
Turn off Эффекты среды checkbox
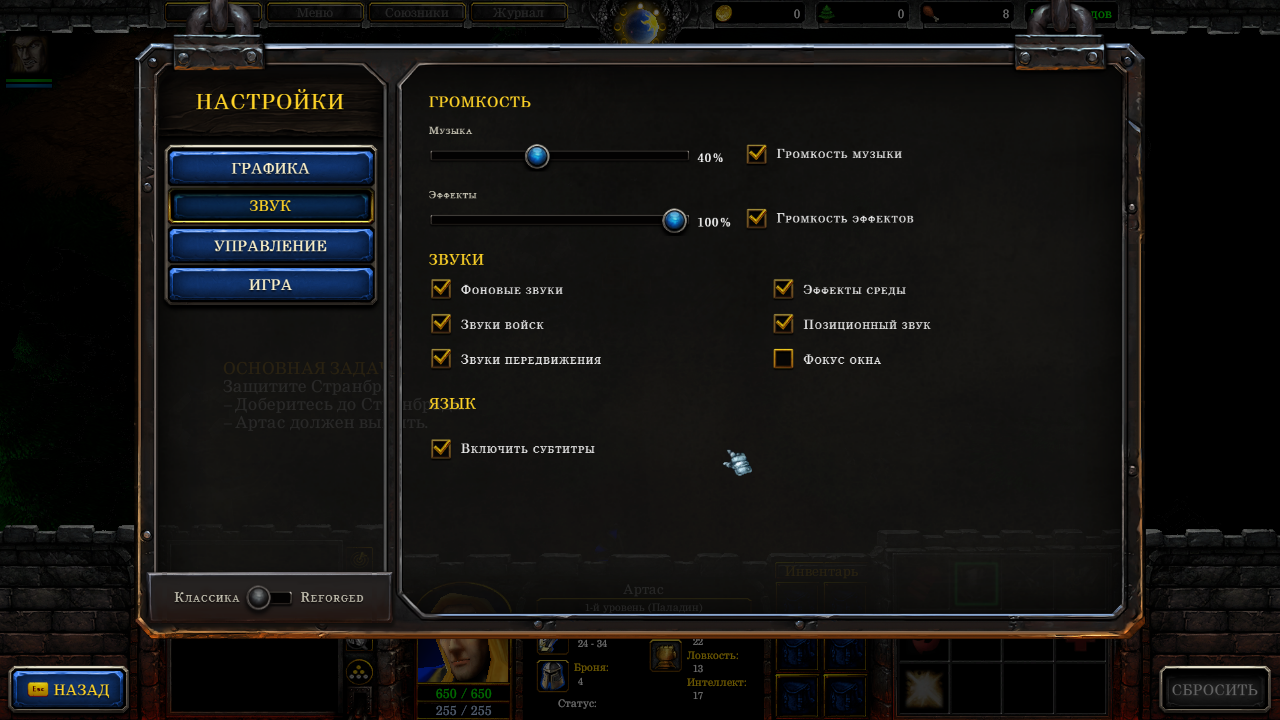click(x=783, y=289)
